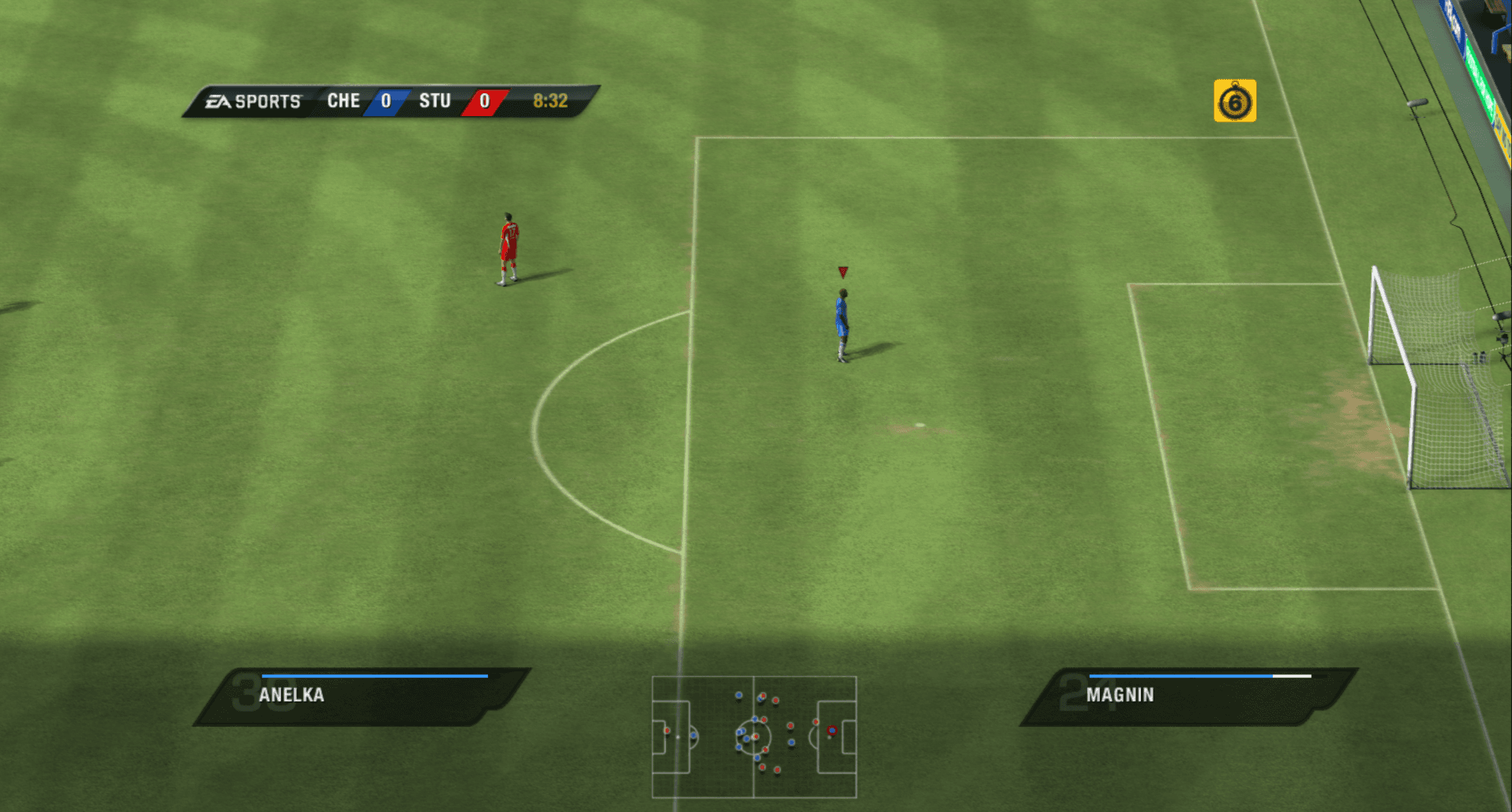
Task: Select the yellow stopwatch countdown badge
Action: 1236,101
